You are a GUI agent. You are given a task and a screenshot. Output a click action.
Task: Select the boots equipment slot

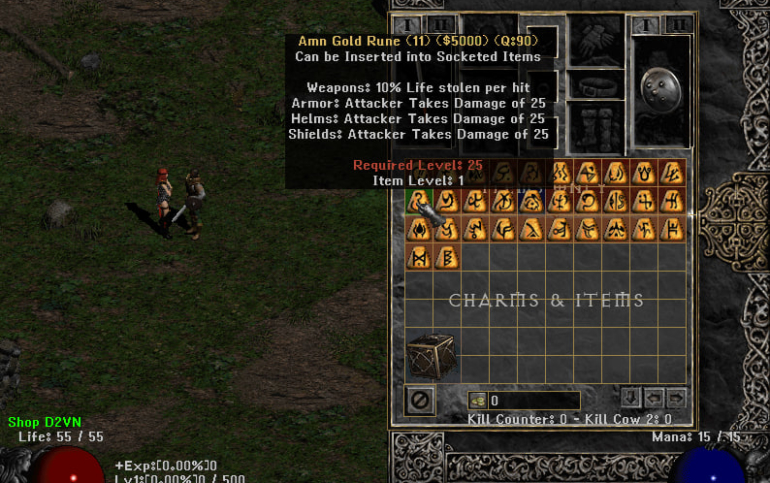point(595,128)
